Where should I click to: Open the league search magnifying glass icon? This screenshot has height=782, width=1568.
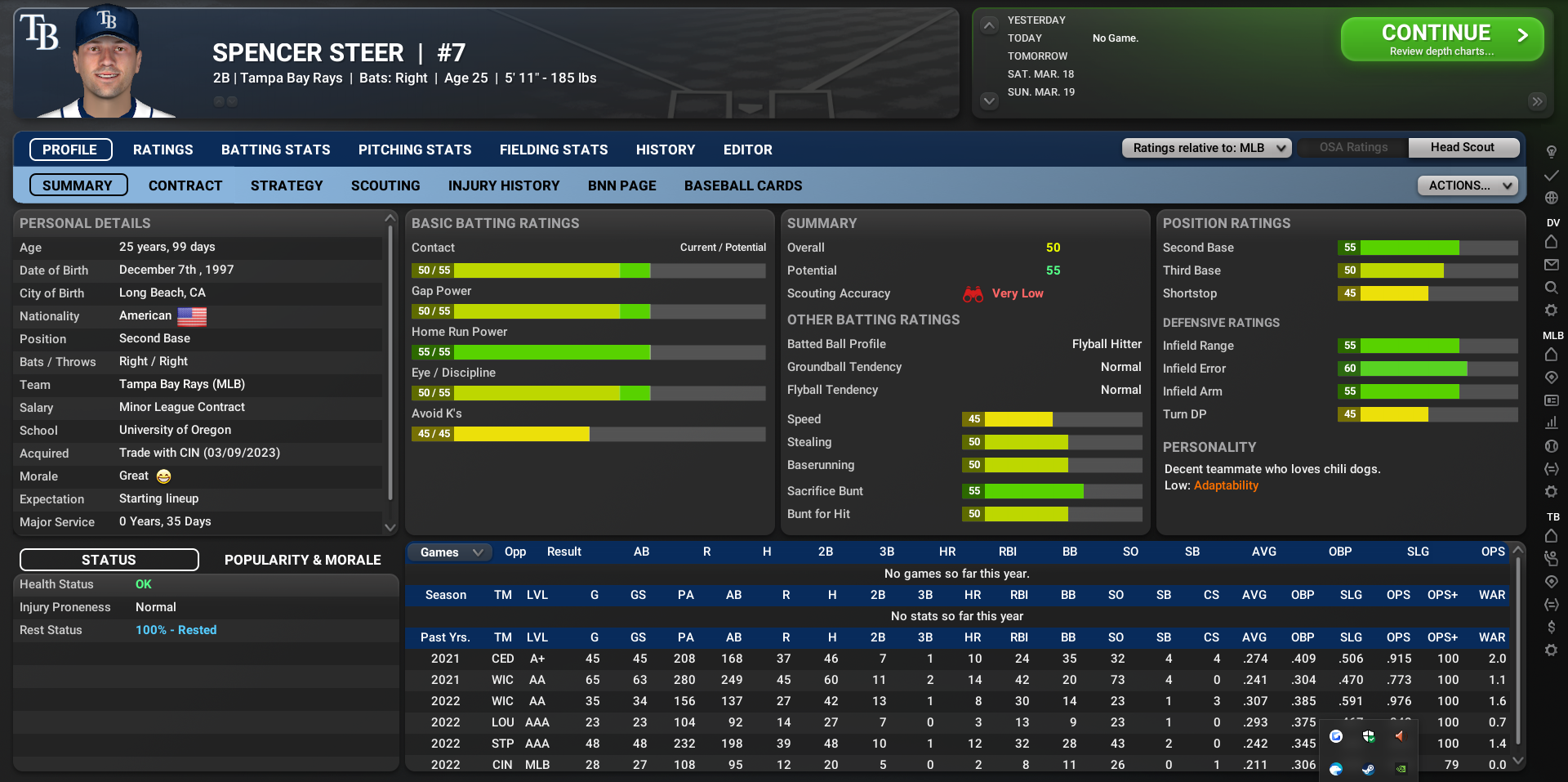point(1552,288)
